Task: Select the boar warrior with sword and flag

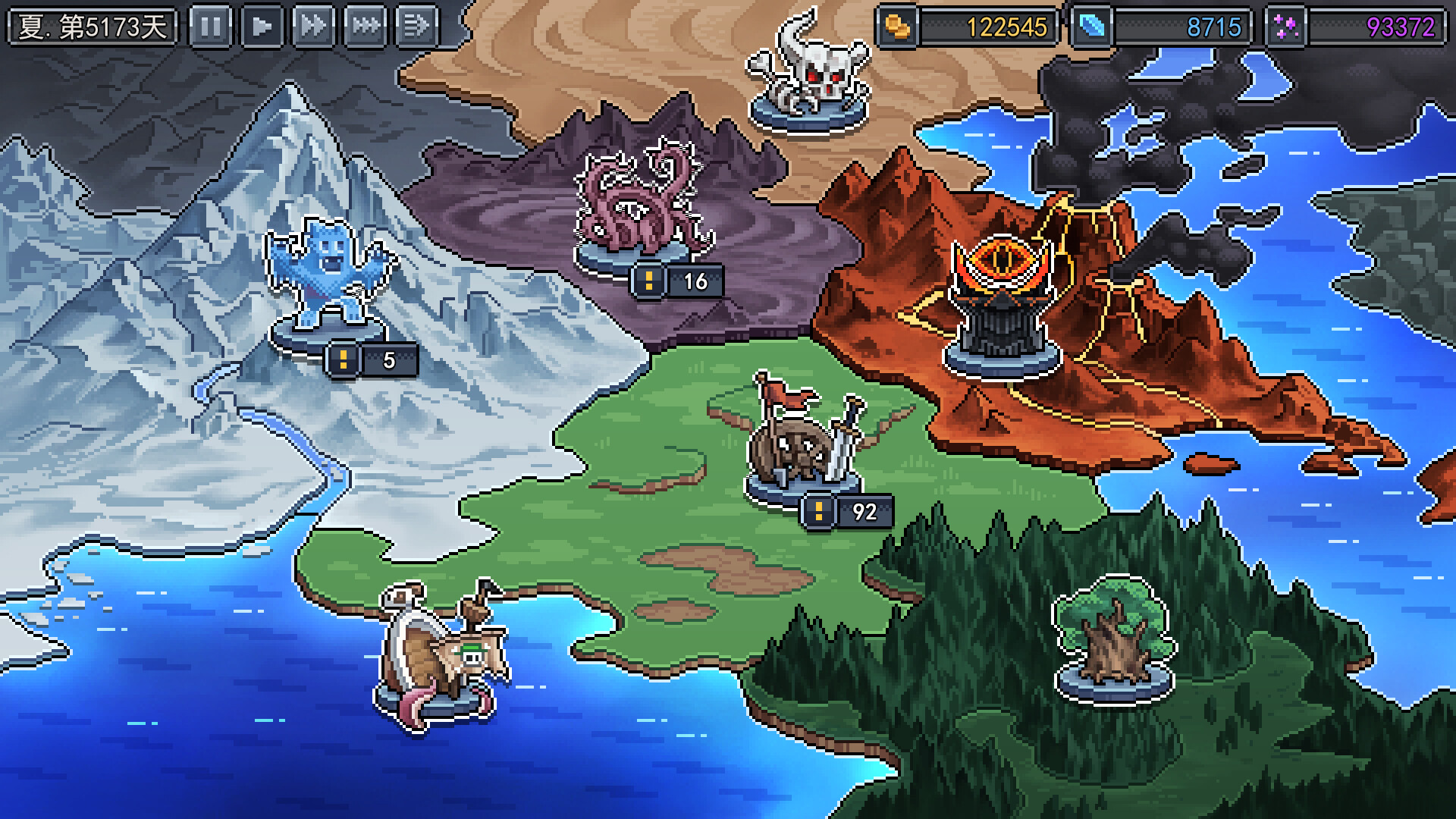Action: click(x=804, y=444)
